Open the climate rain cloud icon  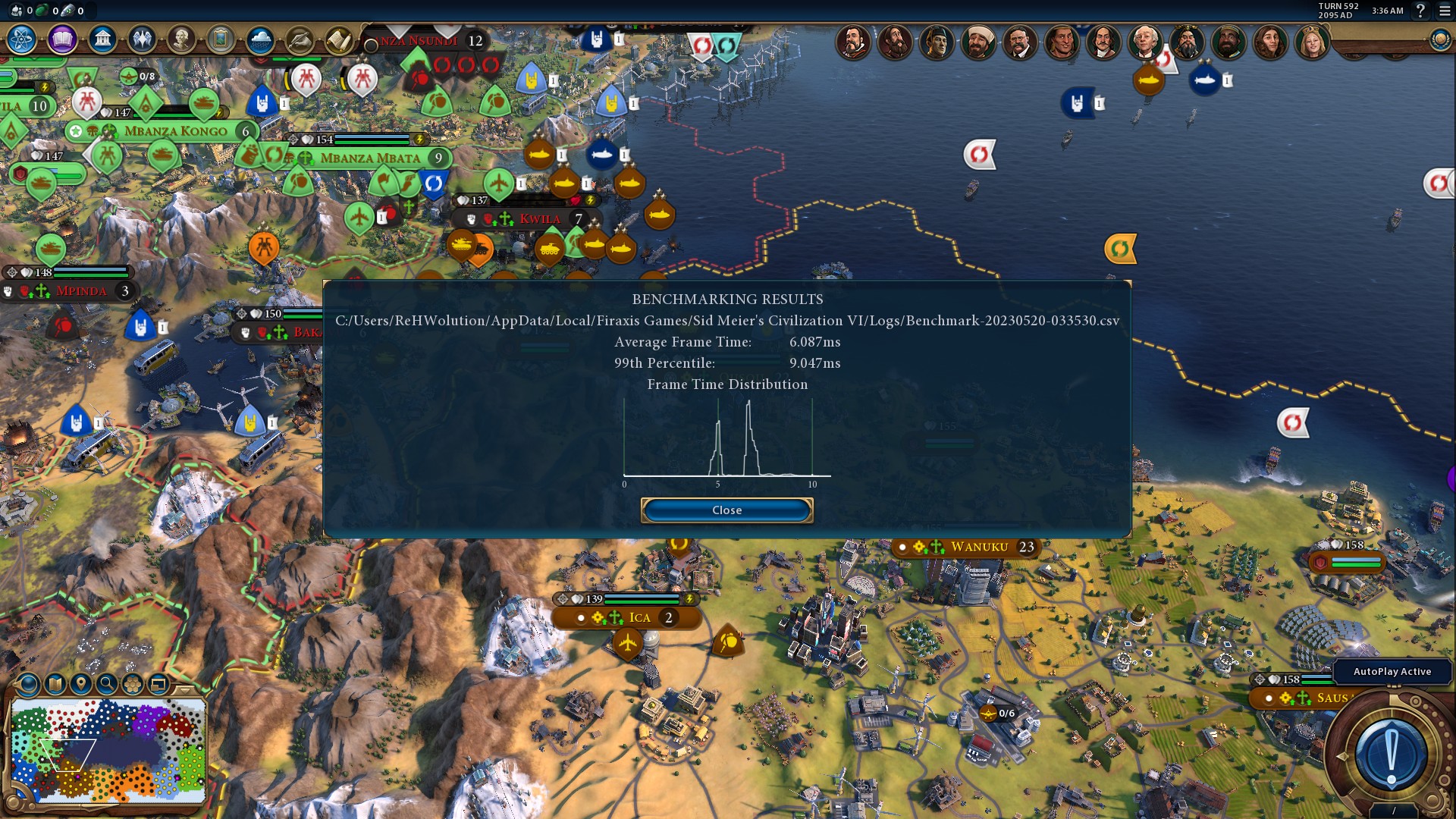coord(260,39)
